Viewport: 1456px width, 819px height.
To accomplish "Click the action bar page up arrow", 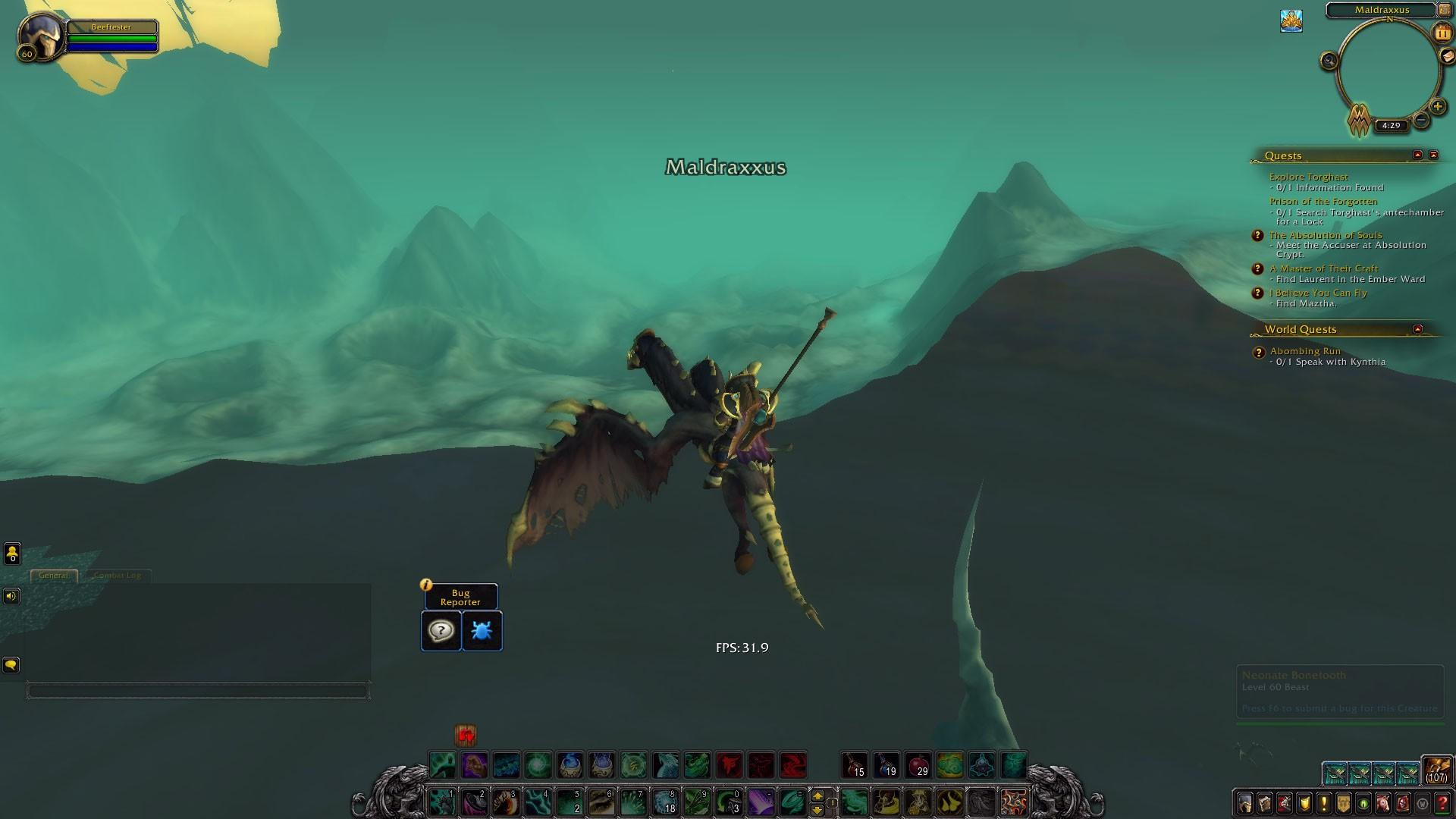I will click(x=817, y=796).
